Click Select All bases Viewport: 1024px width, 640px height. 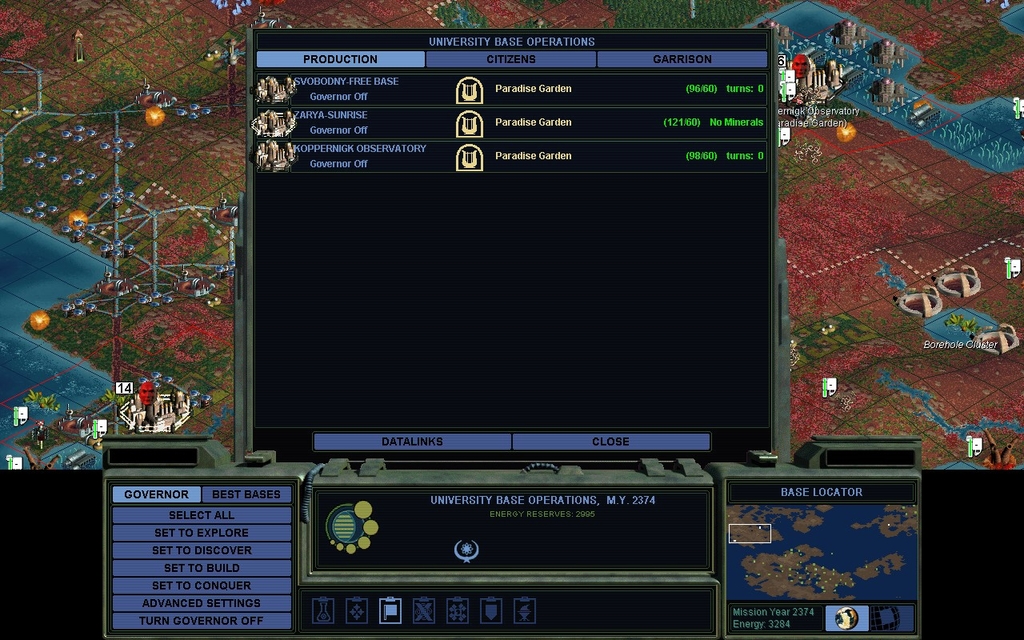click(x=201, y=515)
